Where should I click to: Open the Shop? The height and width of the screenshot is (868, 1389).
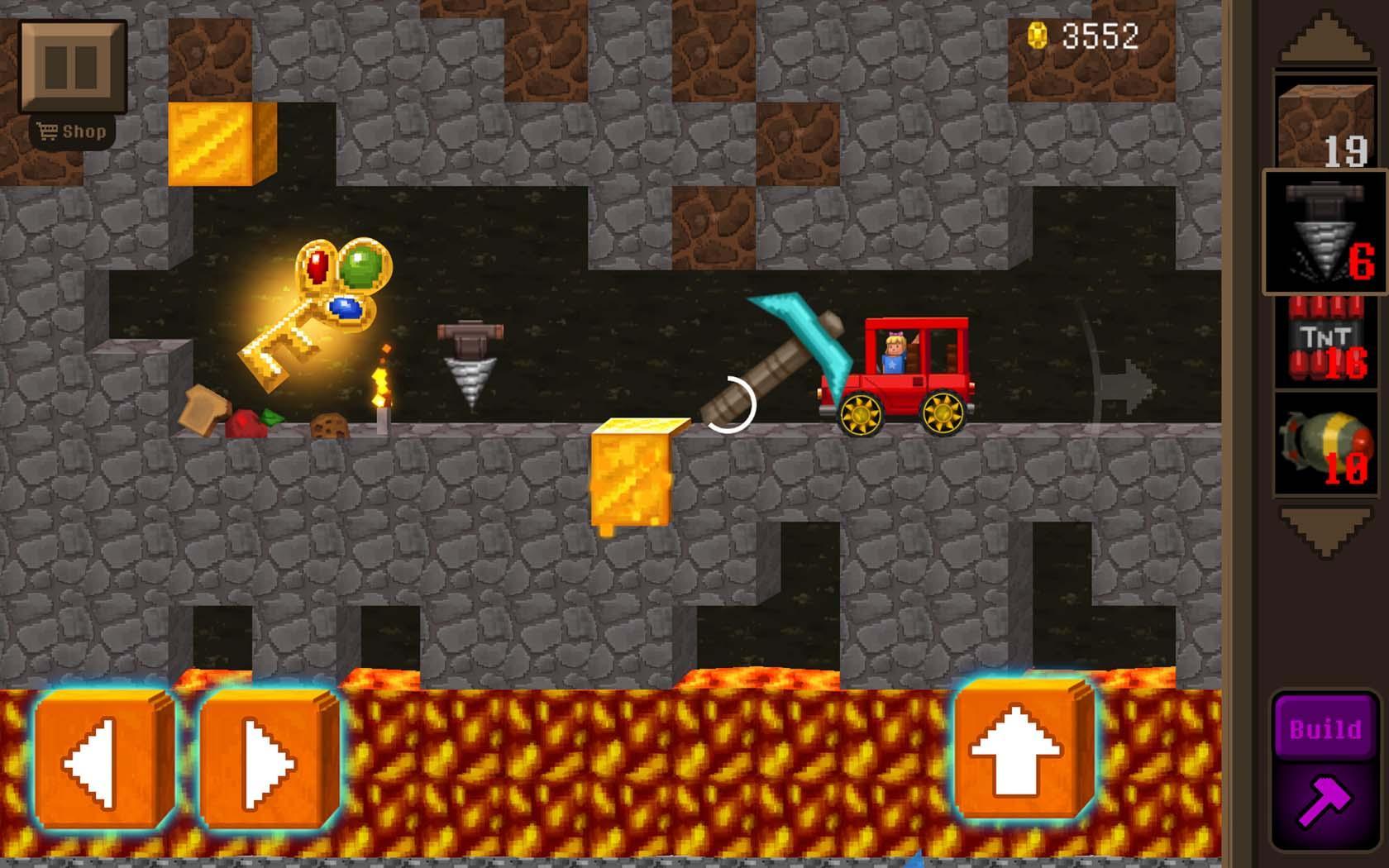74,130
